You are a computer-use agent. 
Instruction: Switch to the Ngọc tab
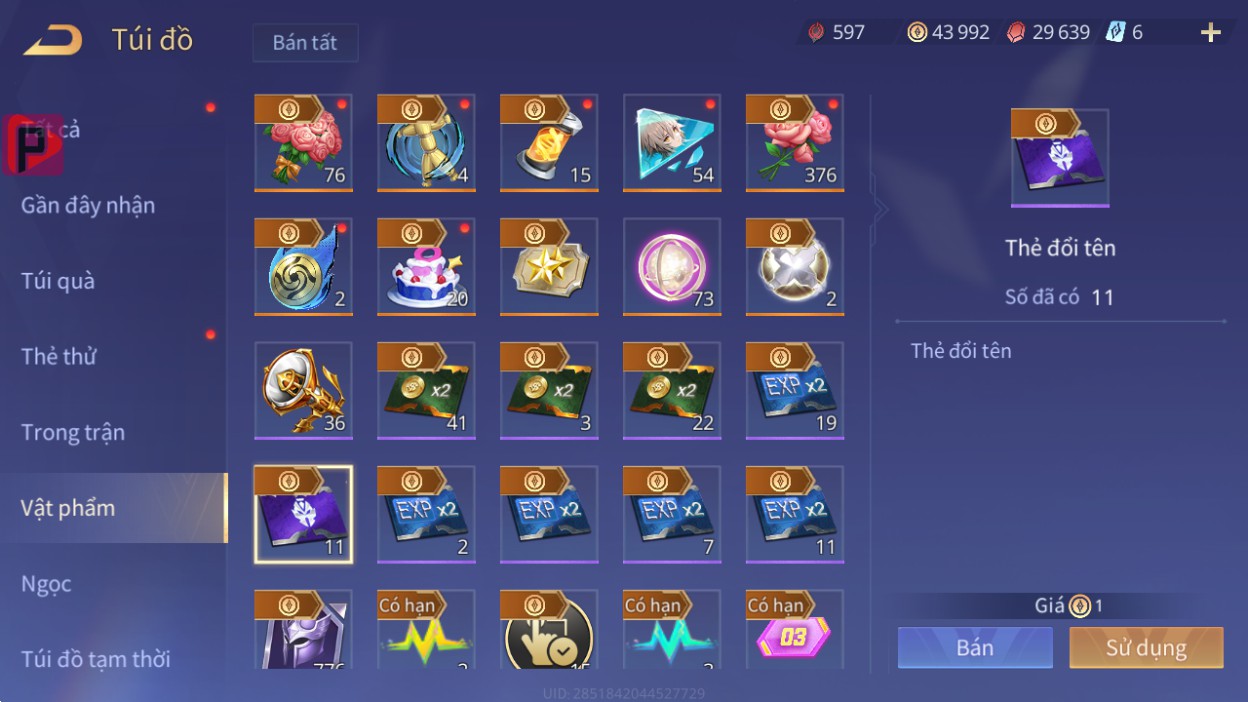(46, 584)
